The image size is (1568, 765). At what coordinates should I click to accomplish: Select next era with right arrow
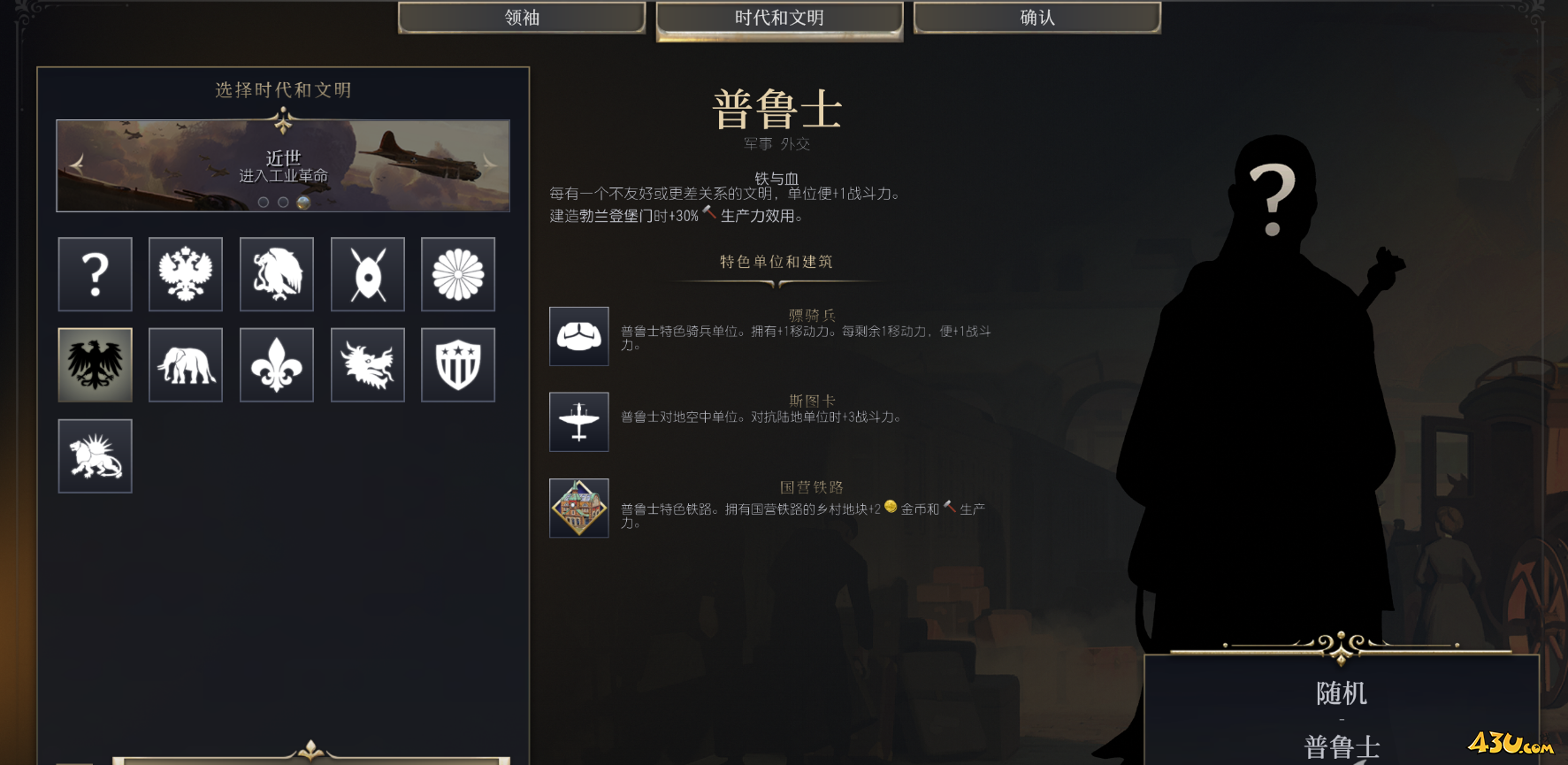489,163
